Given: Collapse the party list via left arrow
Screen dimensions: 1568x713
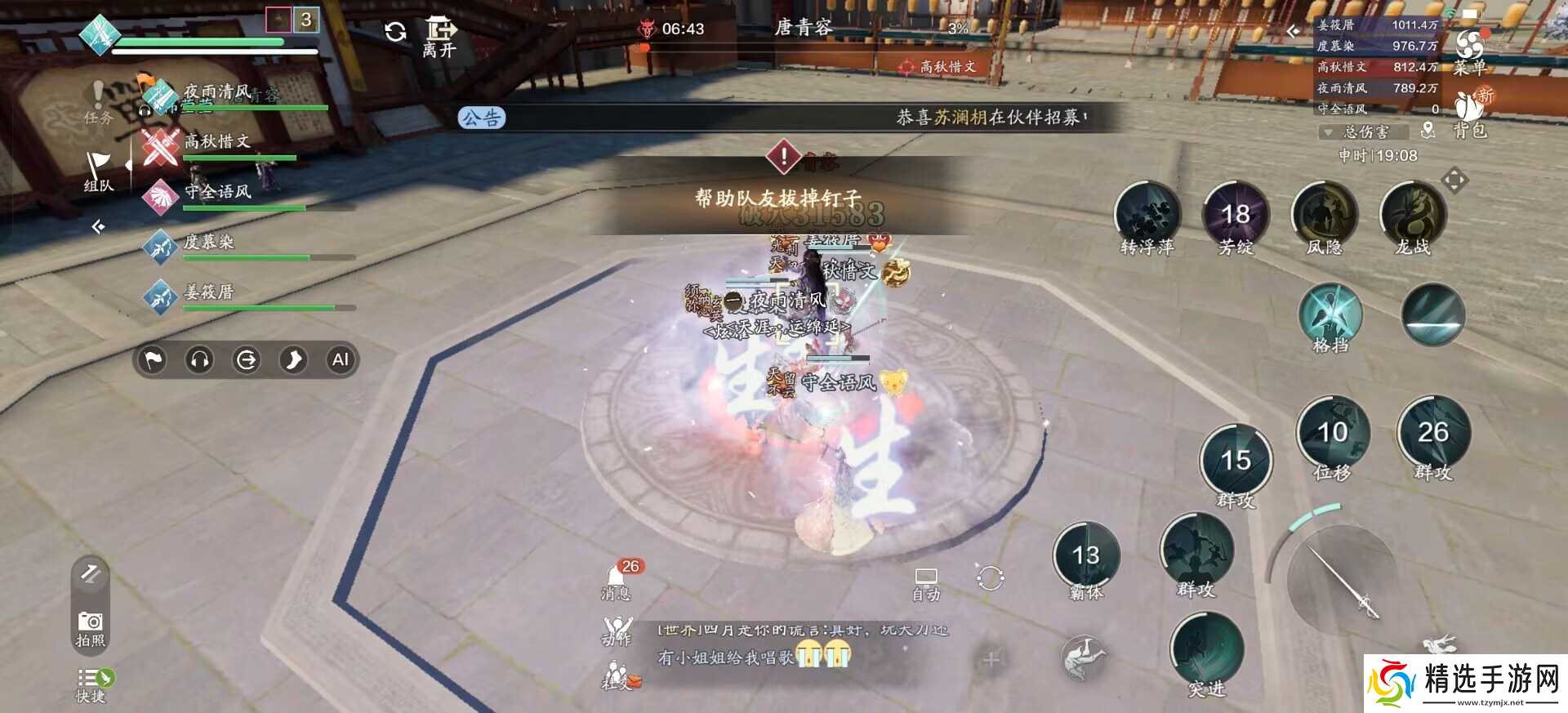Looking at the screenshot, I should click(98, 226).
